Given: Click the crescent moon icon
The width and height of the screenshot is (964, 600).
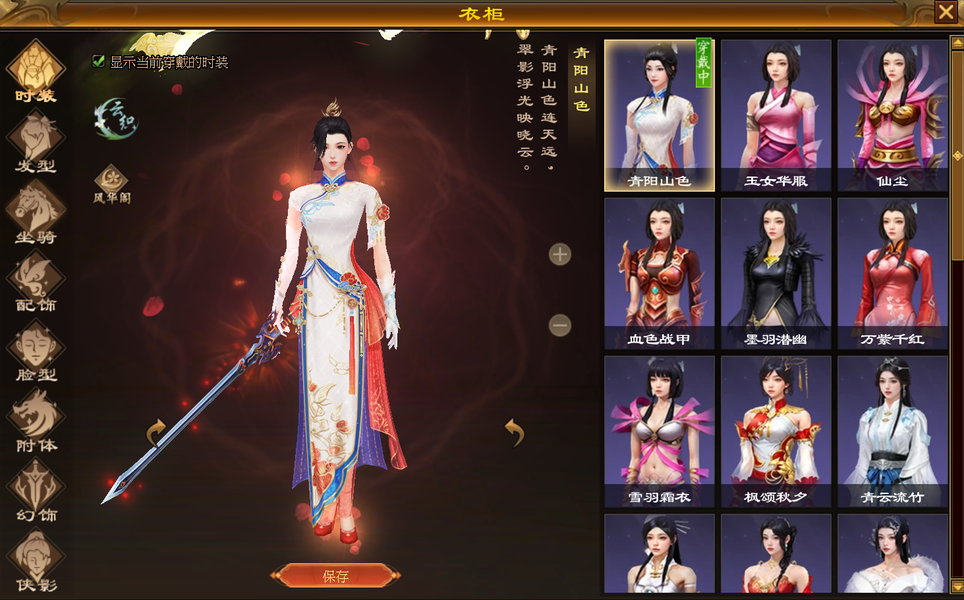Looking at the screenshot, I should click(115, 119).
